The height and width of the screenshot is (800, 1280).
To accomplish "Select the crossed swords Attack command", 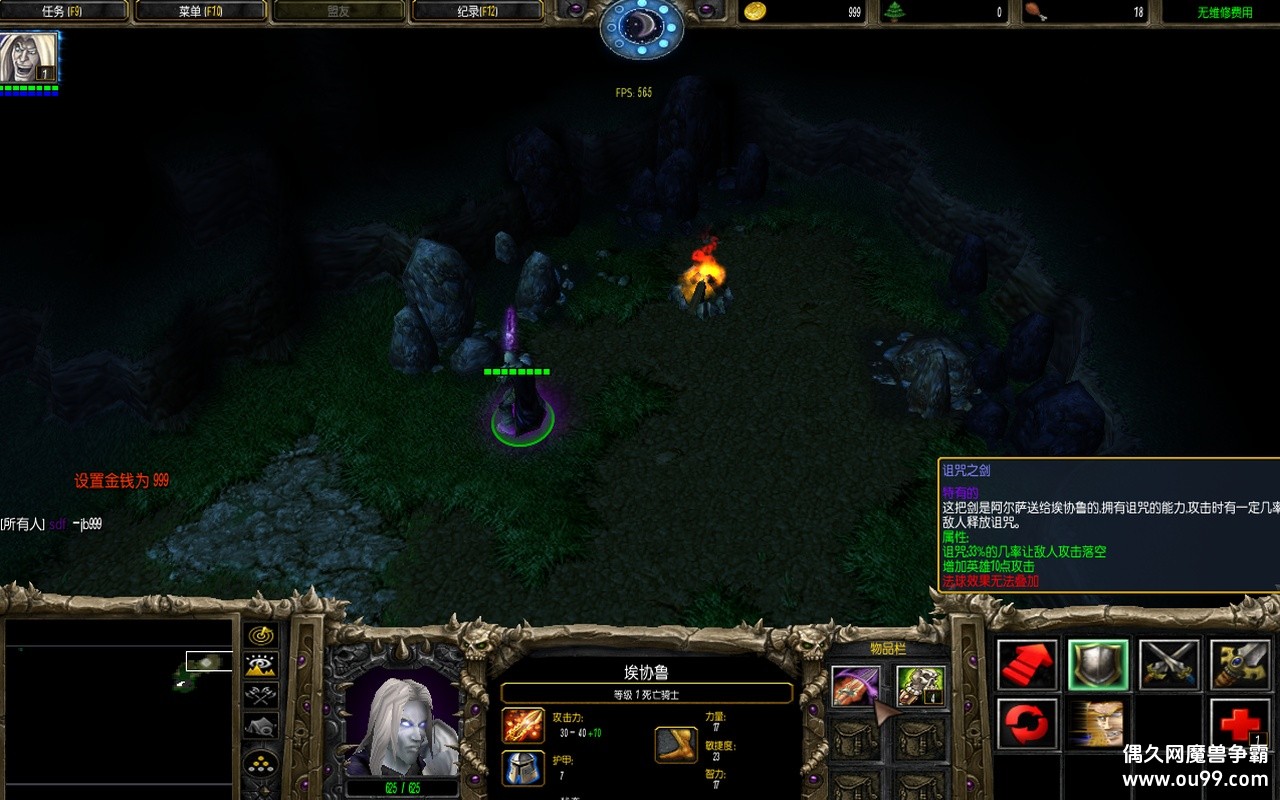I will tap(1169, 665).
